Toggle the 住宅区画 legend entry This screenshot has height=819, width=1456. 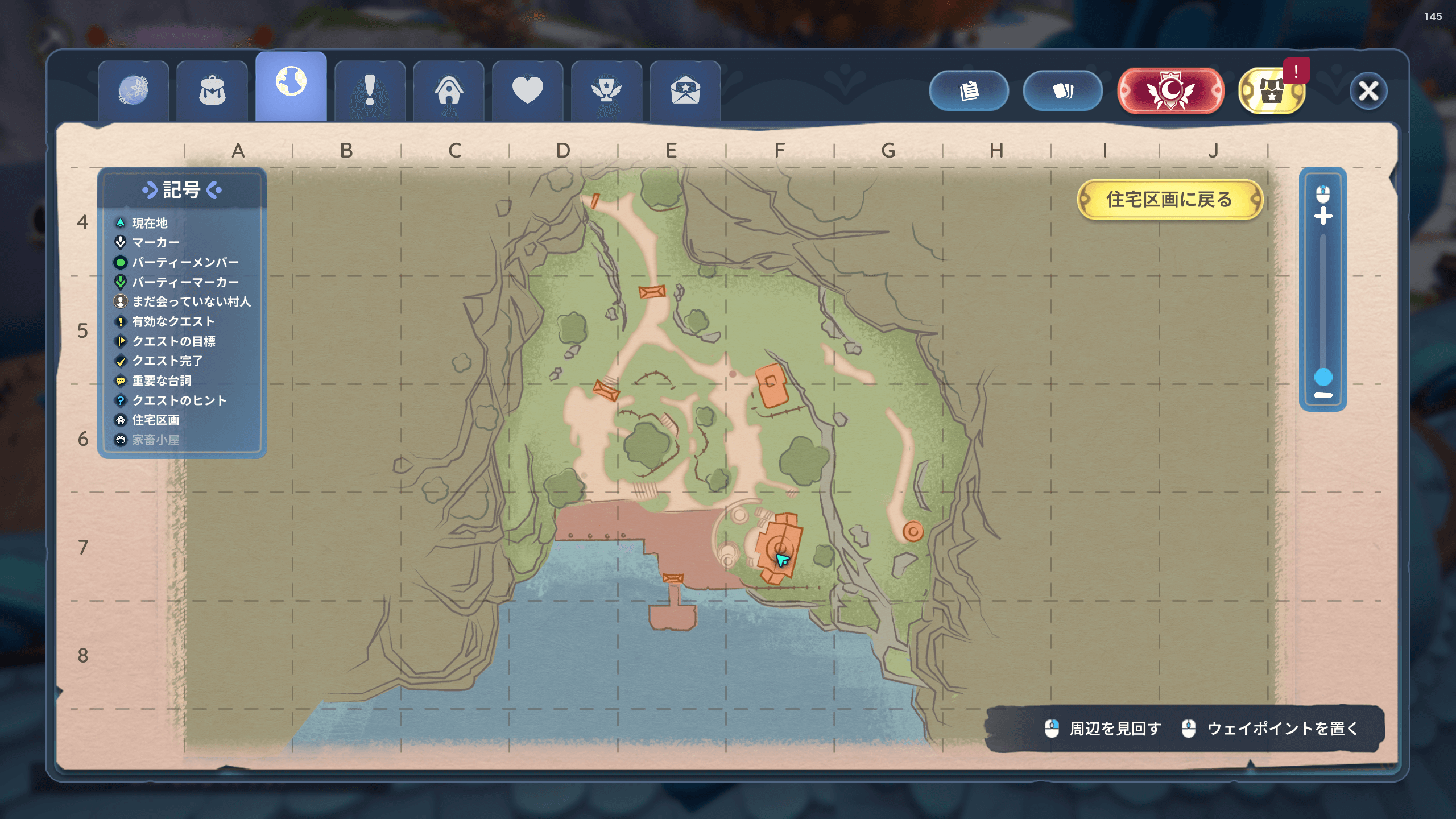[155, 420]
